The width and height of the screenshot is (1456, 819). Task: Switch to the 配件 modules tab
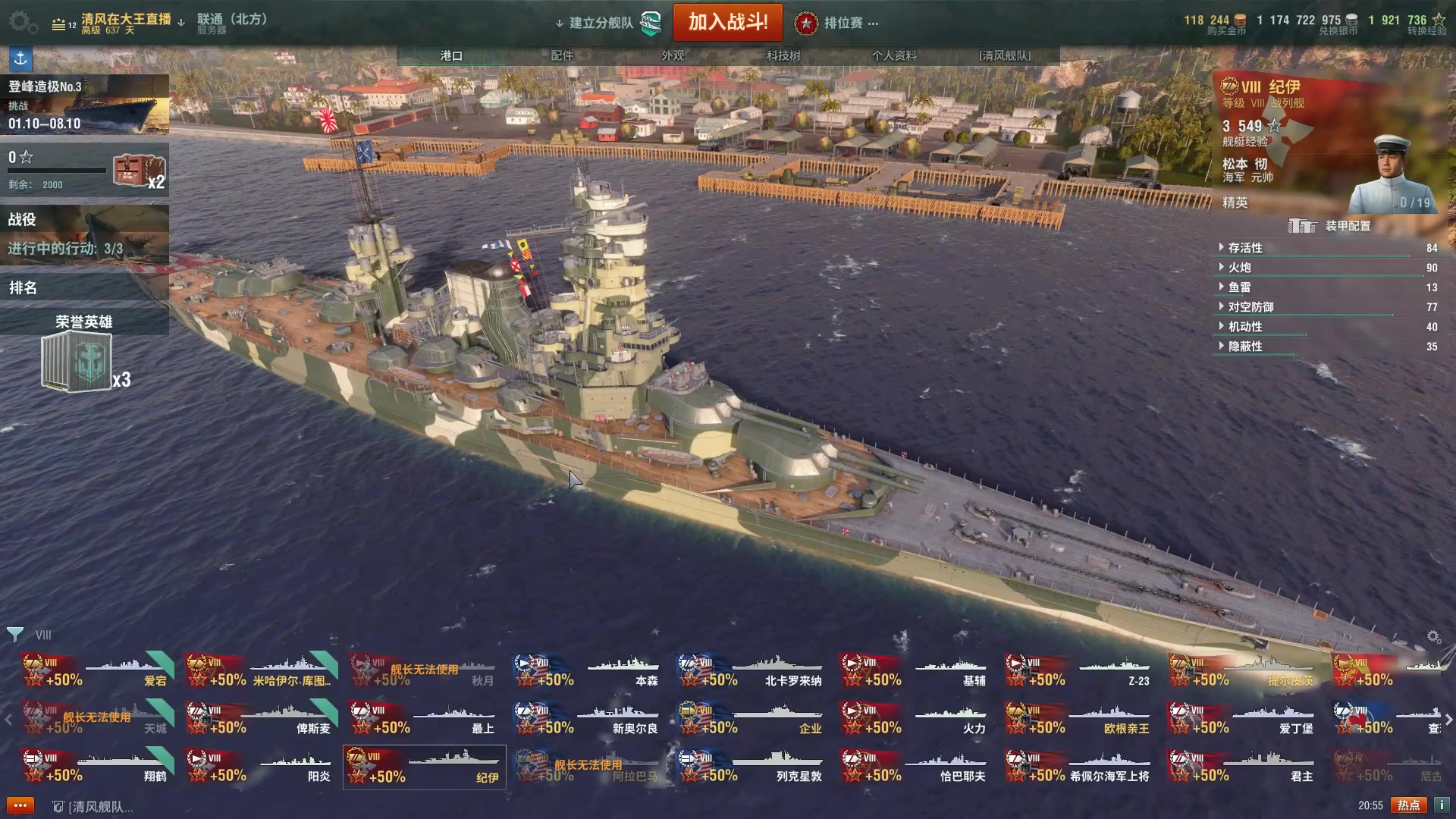[562, 55]
